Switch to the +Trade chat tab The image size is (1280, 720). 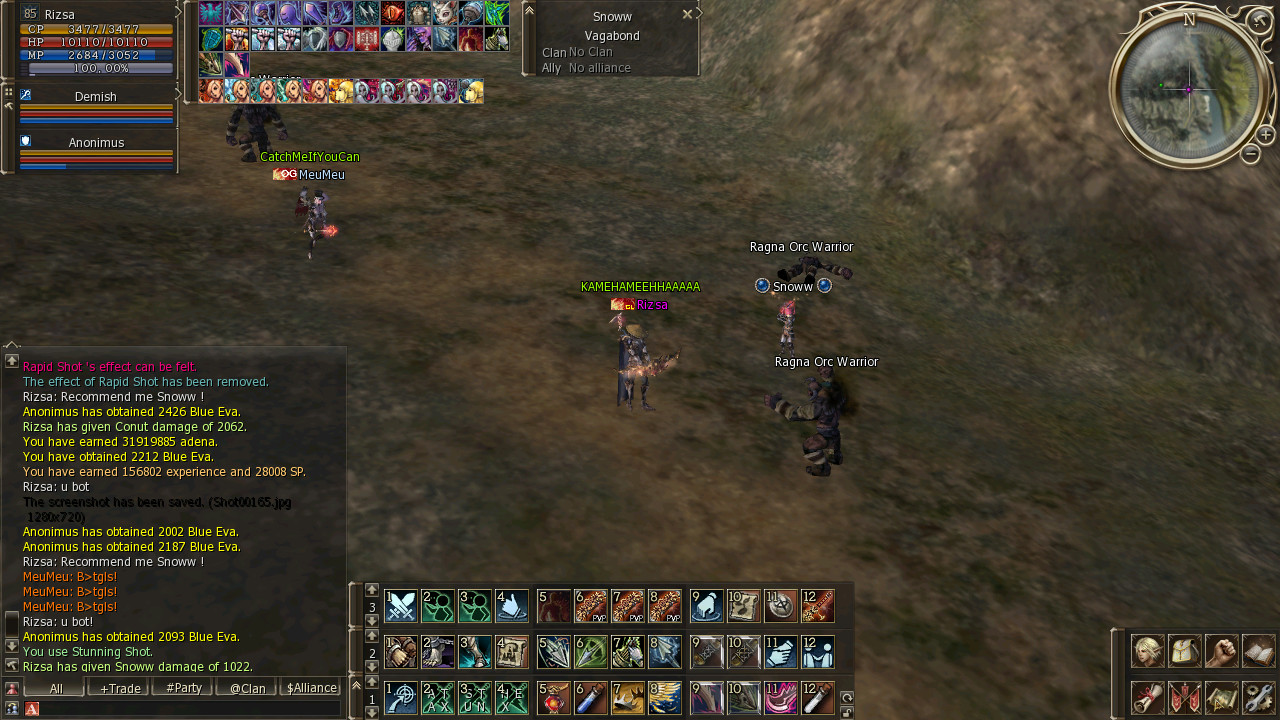119,688
